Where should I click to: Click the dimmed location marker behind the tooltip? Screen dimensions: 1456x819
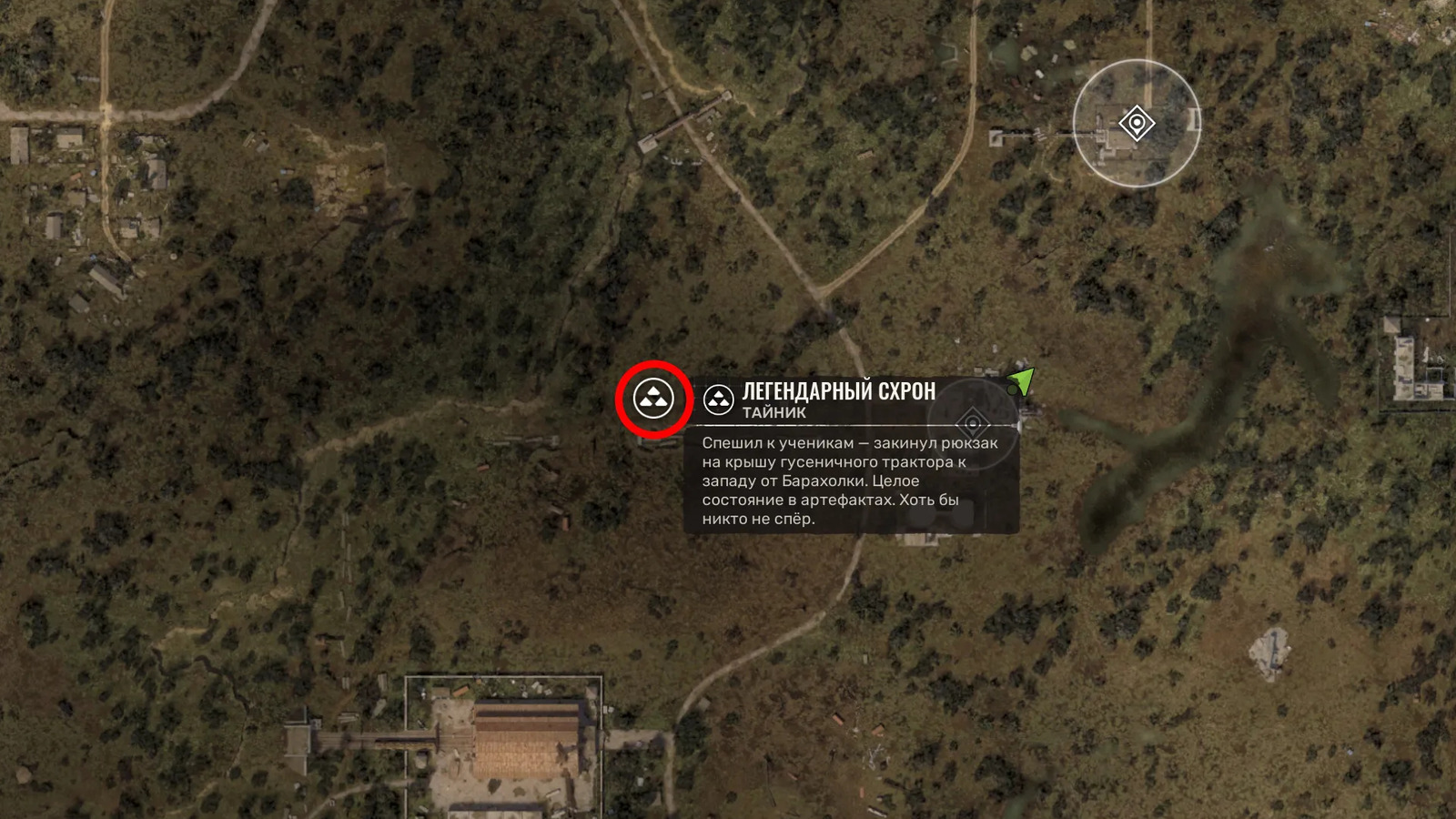[973, 423]
